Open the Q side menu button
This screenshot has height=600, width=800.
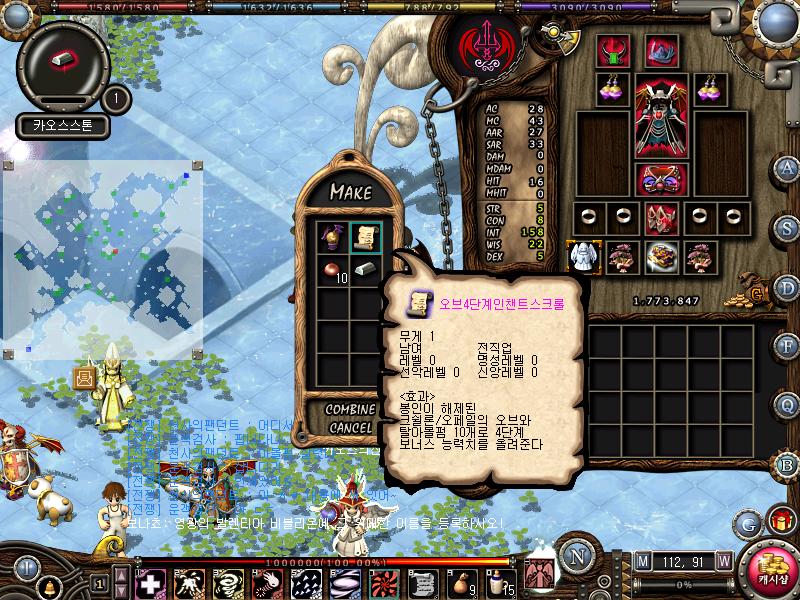point(787,405)
